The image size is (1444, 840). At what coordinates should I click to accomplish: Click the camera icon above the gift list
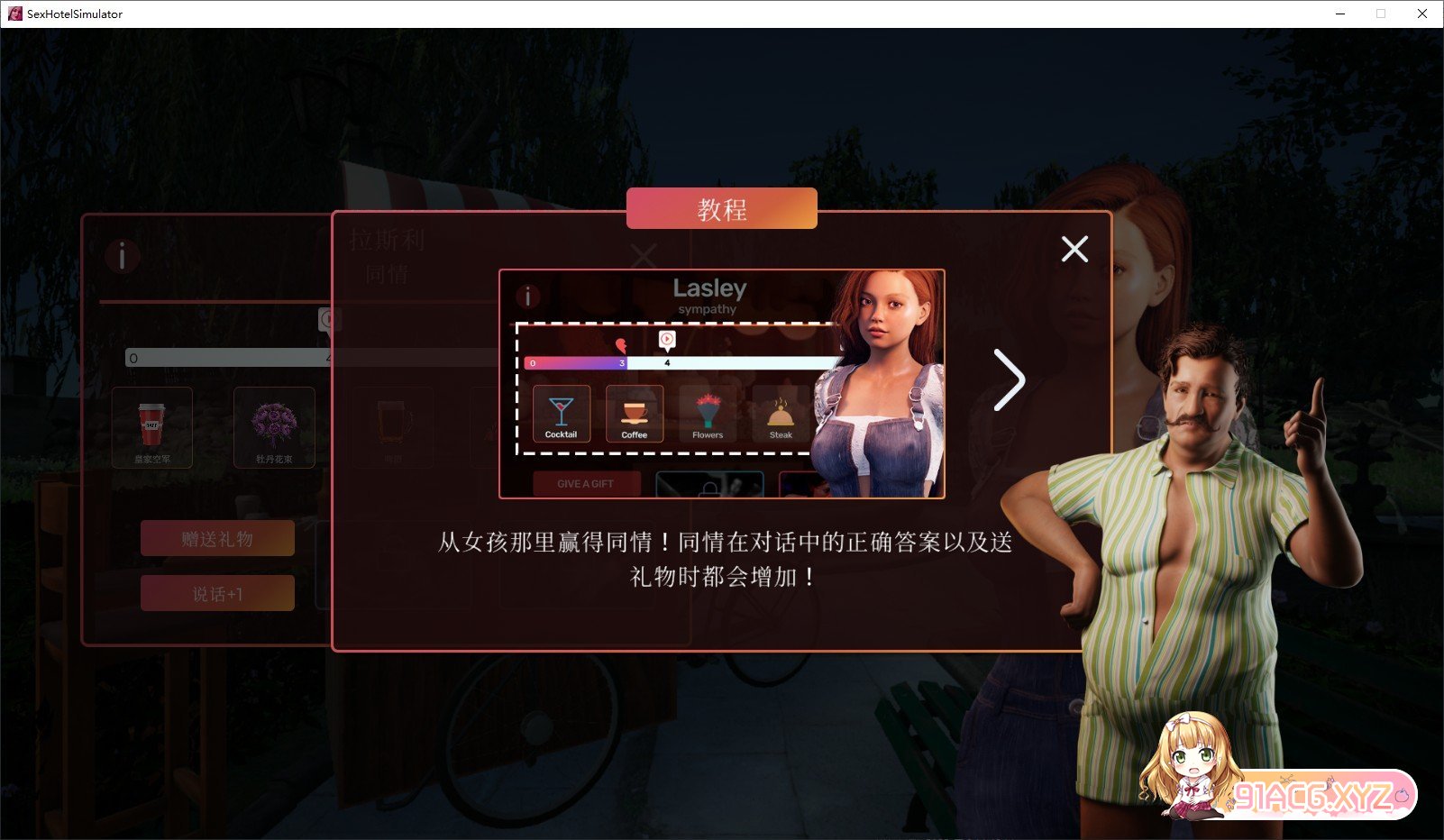(328, 320)
